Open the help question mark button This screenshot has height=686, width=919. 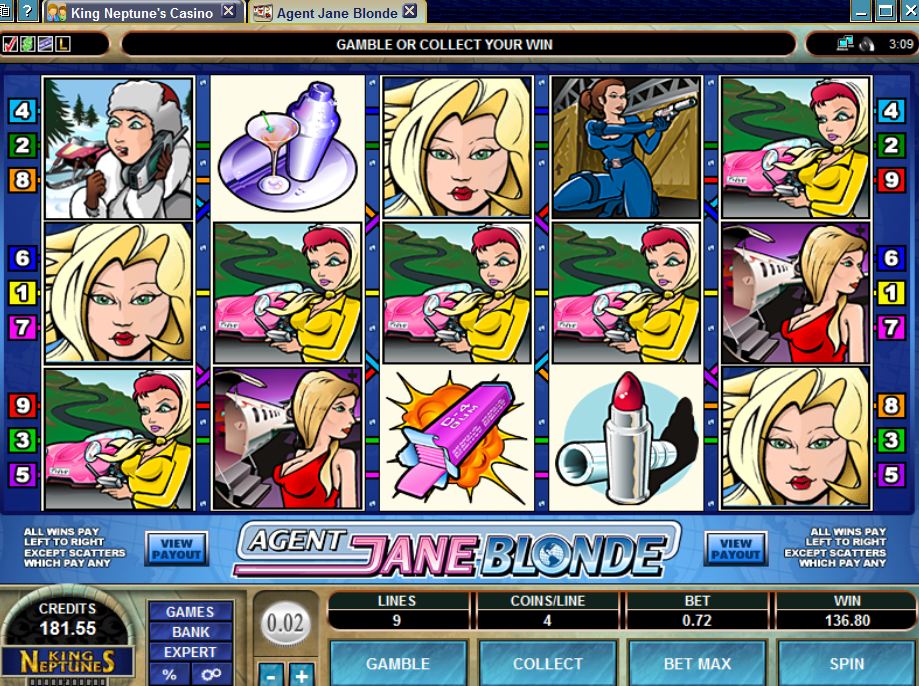click(26, 12)
